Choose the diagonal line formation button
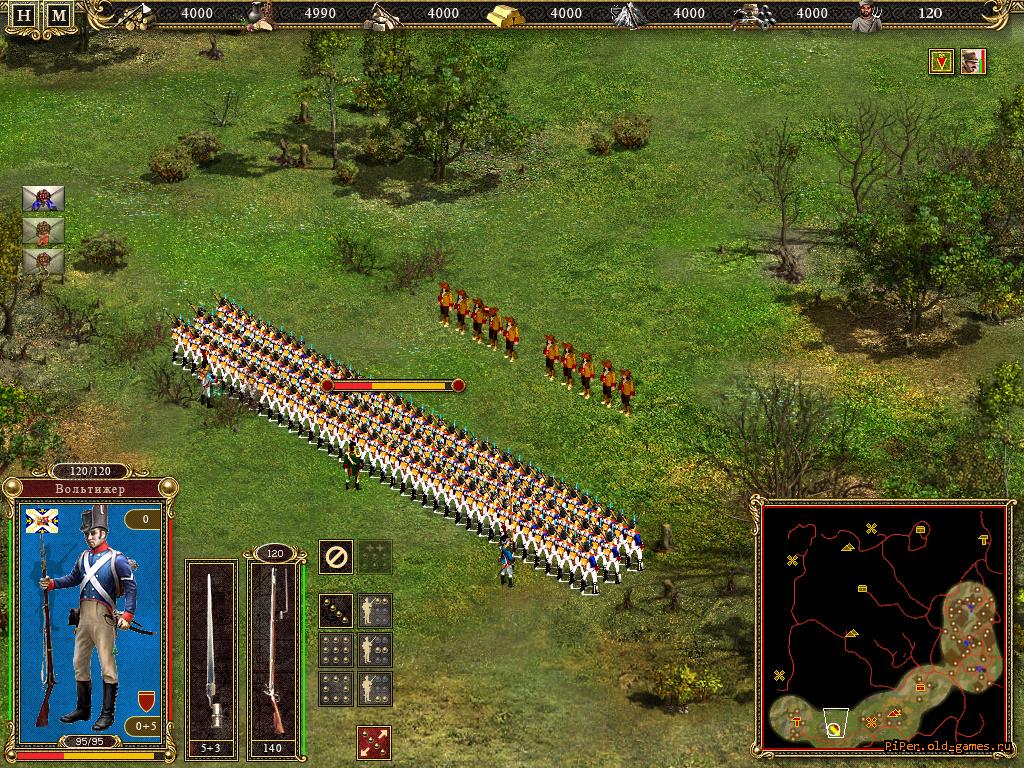This screenshot has width=1024, height=768. click(x=336, y=610)
